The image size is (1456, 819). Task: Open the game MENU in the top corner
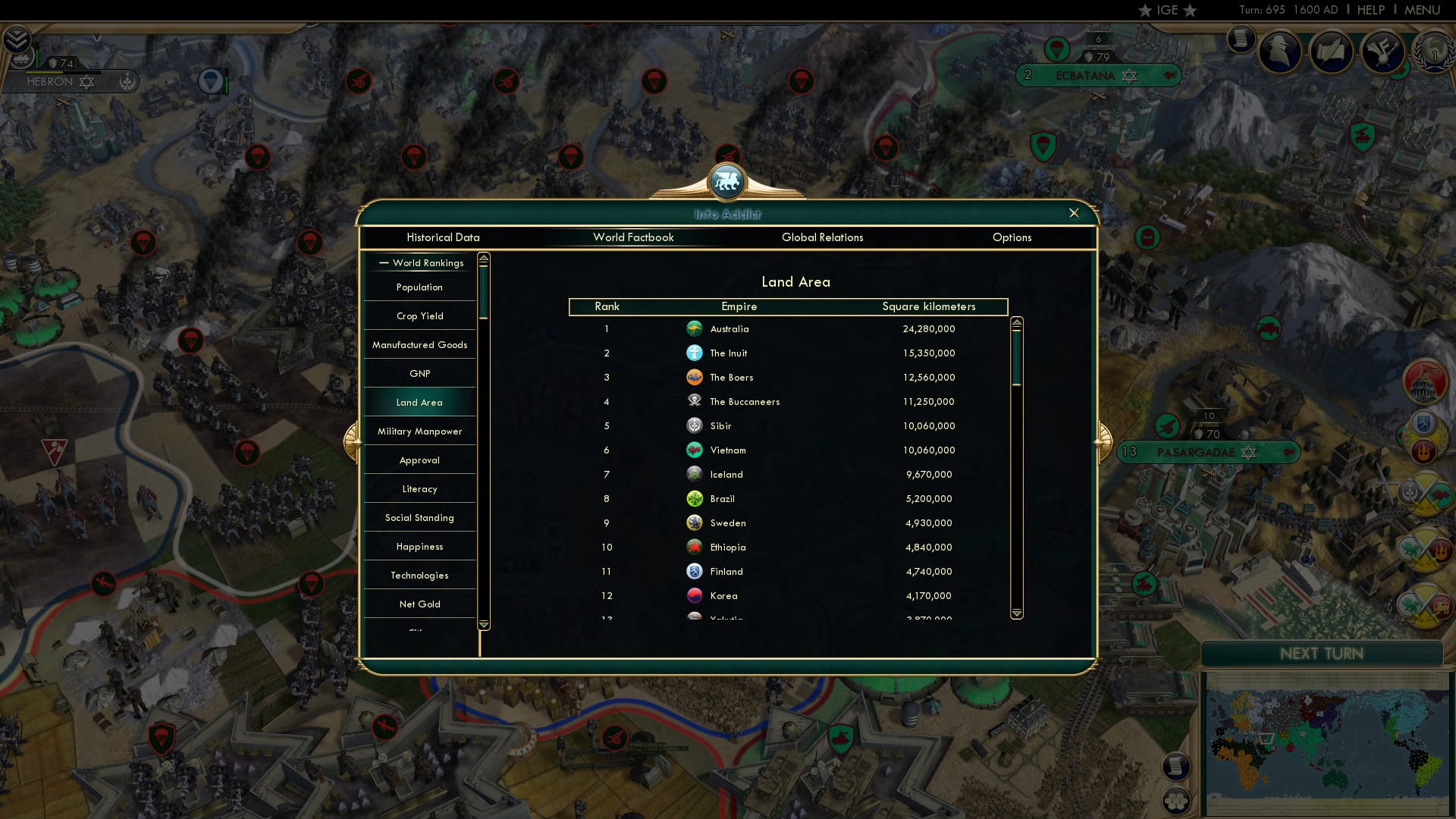pos(1421,10)
